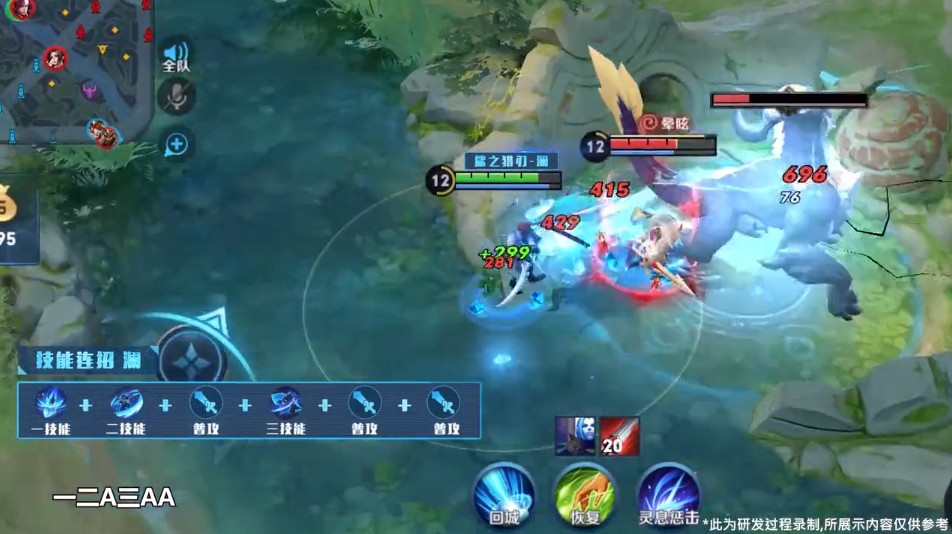Open the quick chat plus bubble

(x=177, y=145)
